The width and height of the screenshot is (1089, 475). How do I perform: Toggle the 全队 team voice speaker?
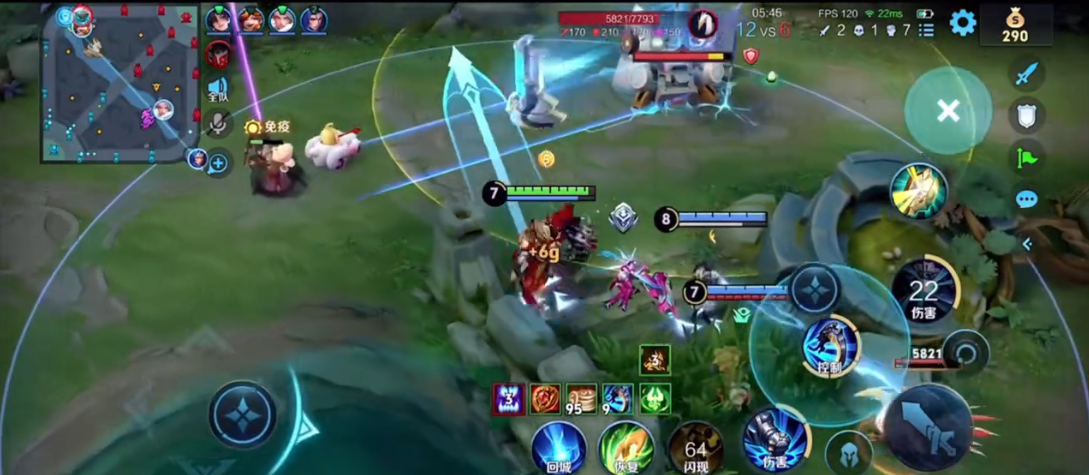pyautogui.click(x=218, y=90)
